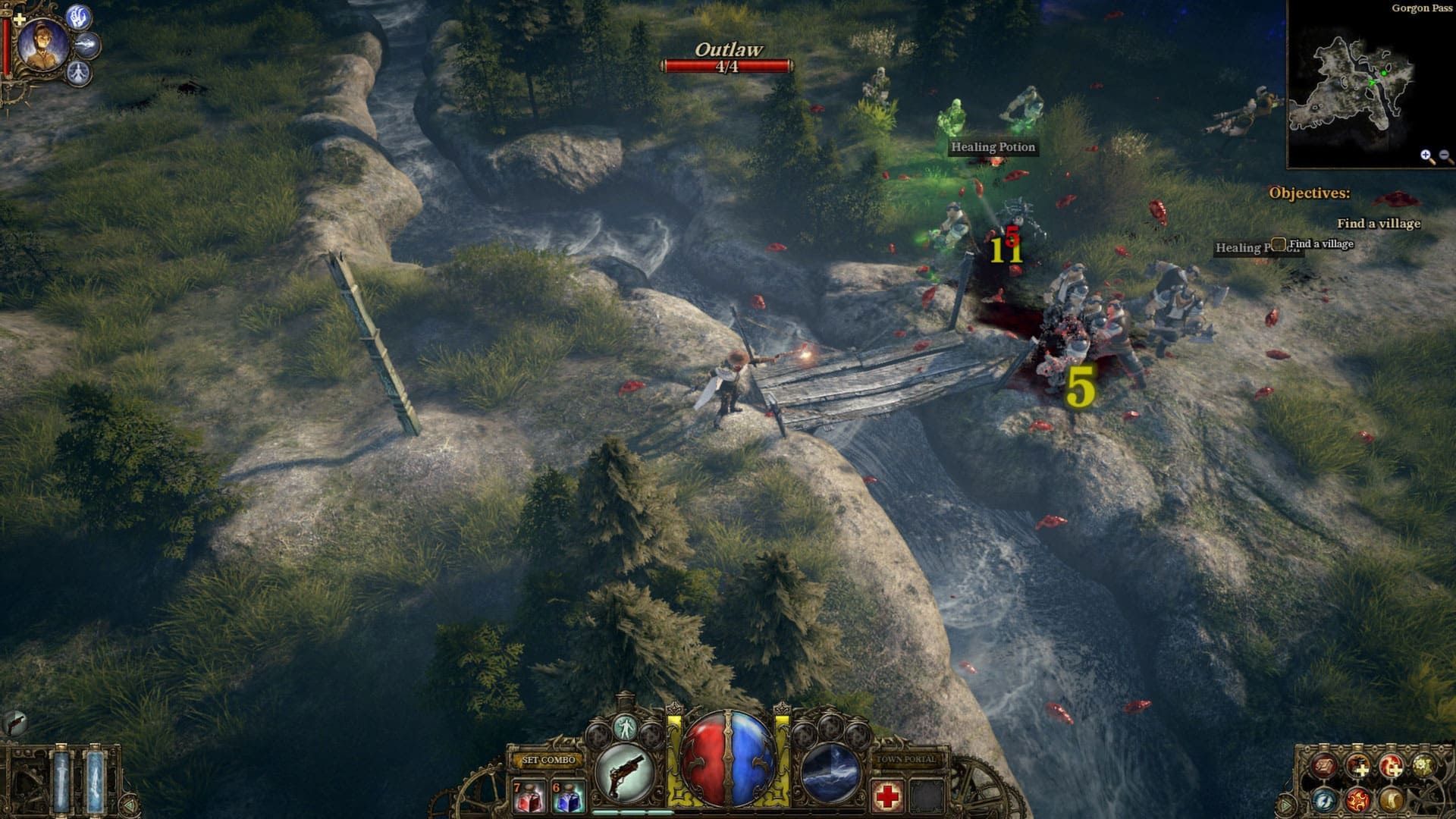Select the pistol weapon skill orb
This screenshot has width=1456, height=819.
pyautogui.click(x=623, y=772)
